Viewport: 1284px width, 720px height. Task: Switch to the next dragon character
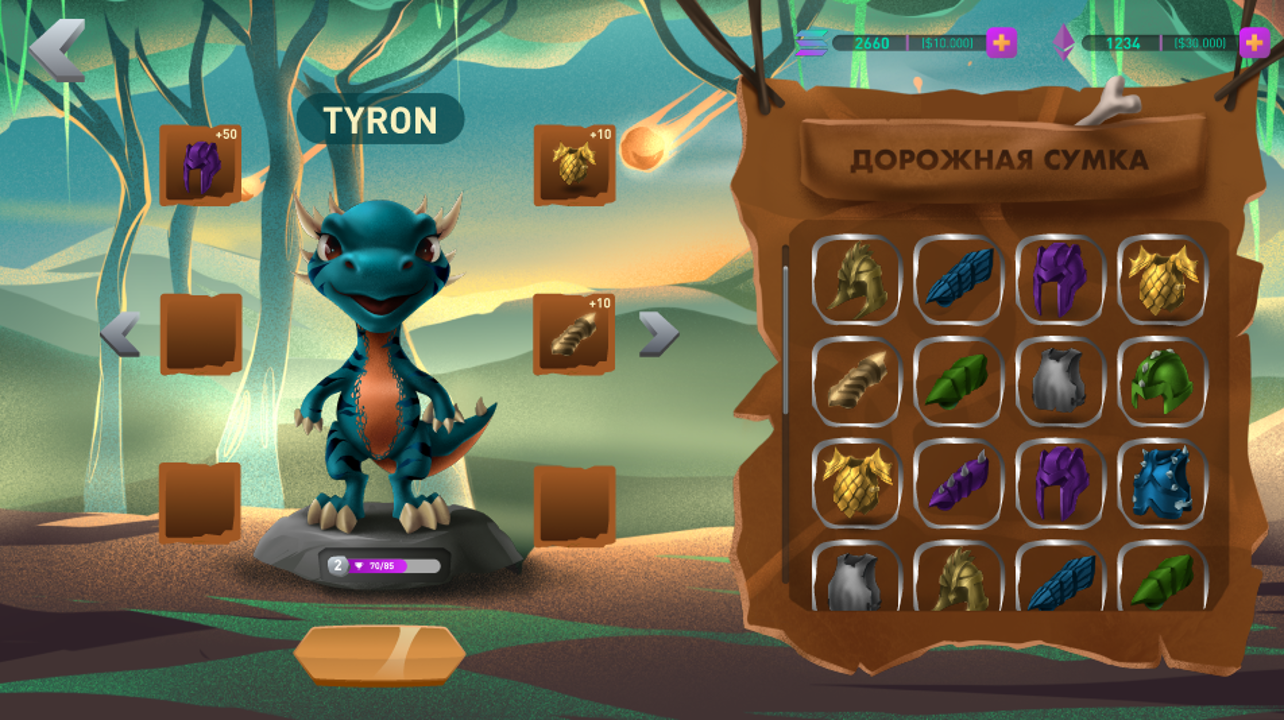click(x=658, y=334)
